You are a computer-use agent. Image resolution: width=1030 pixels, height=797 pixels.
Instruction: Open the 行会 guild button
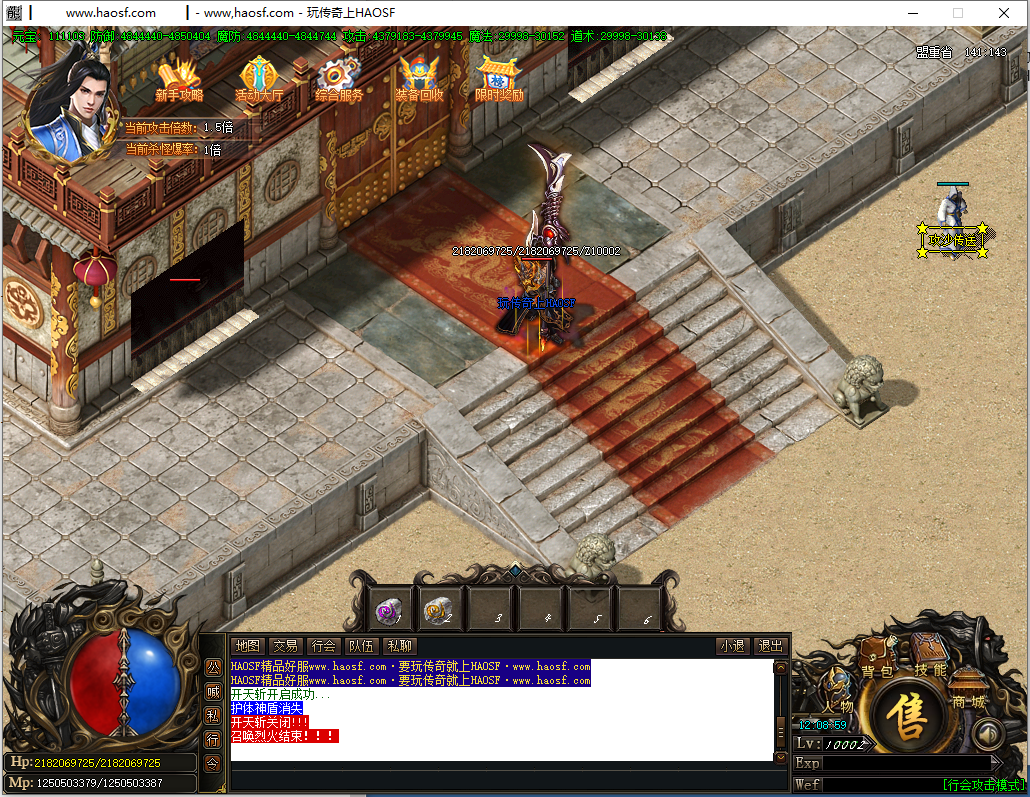pyautogui.click(x=323, y=646)
